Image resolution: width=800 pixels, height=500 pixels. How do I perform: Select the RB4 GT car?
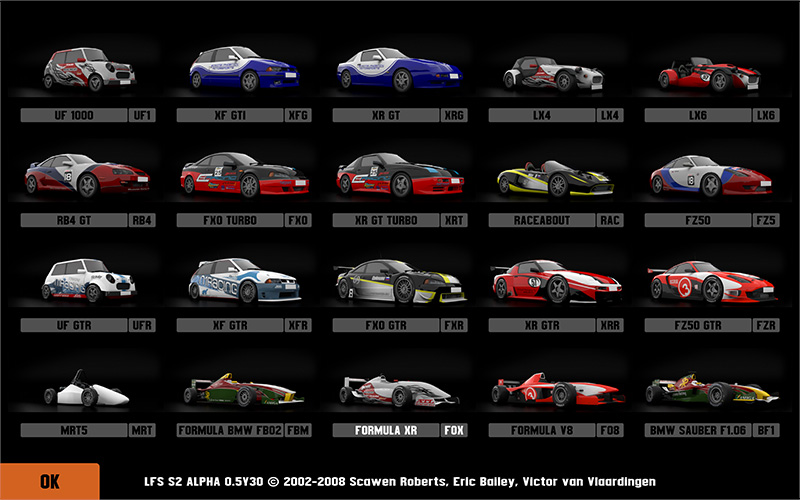click(89, 177)
